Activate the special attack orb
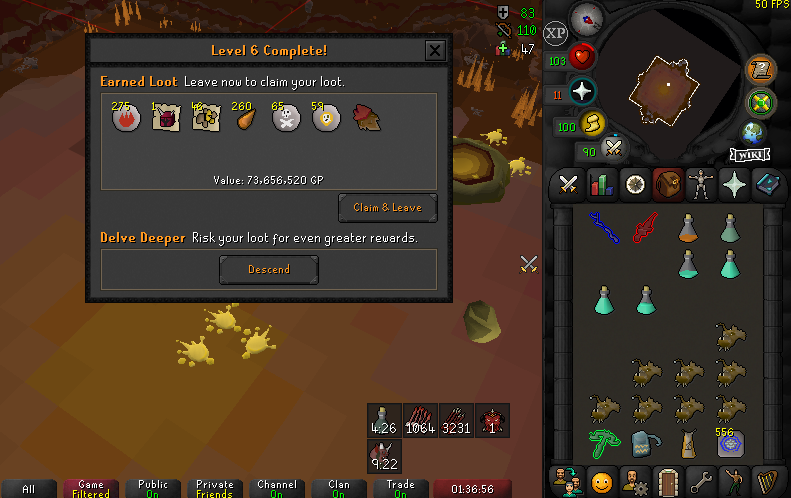Viewport: 791px width, 498px height. (x=613, y=149)
